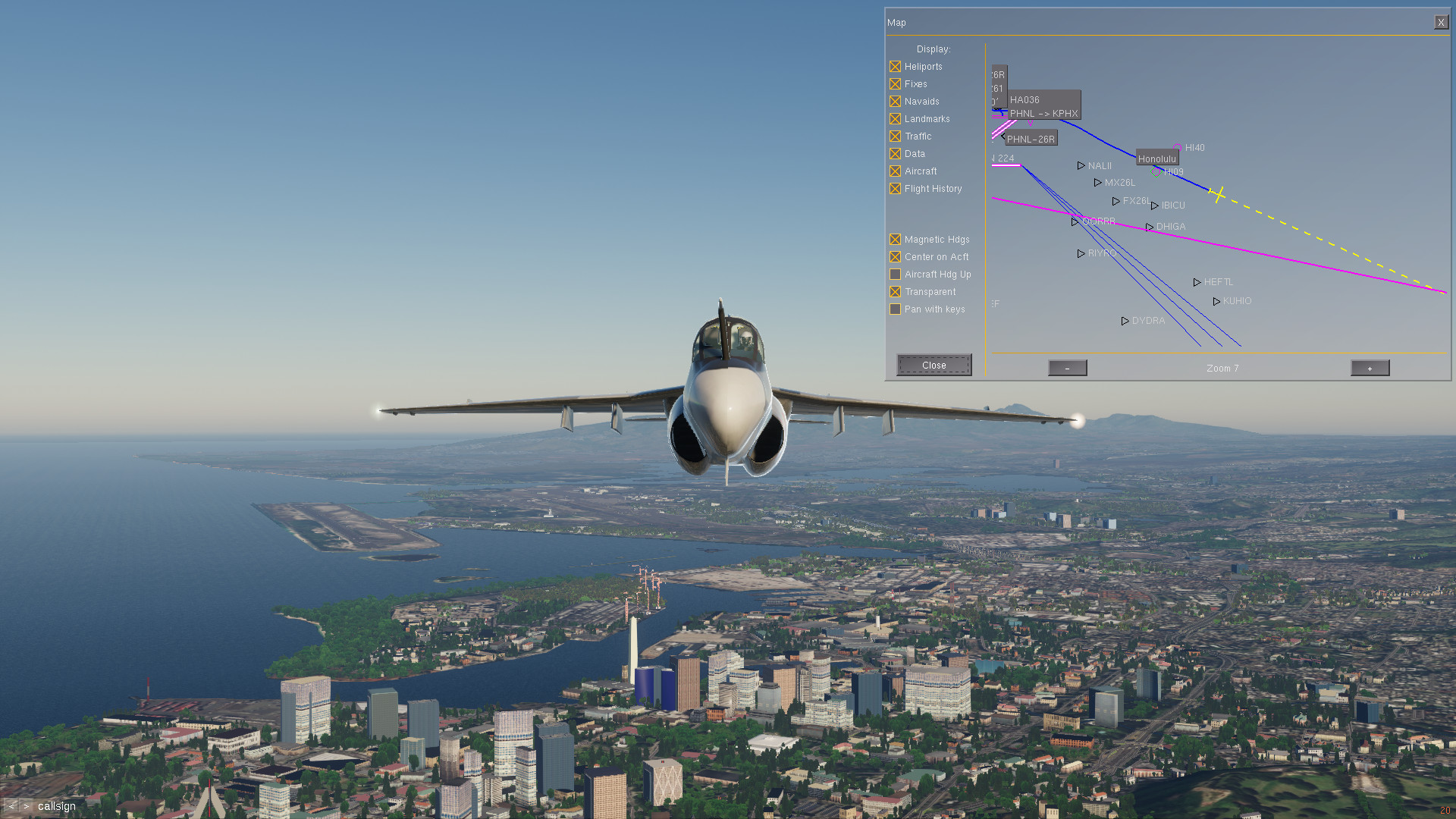This screenshot has height=819, width=1456.
Task: Toggle Magnetic Hdgs option
Action: [x=896, y=240]
